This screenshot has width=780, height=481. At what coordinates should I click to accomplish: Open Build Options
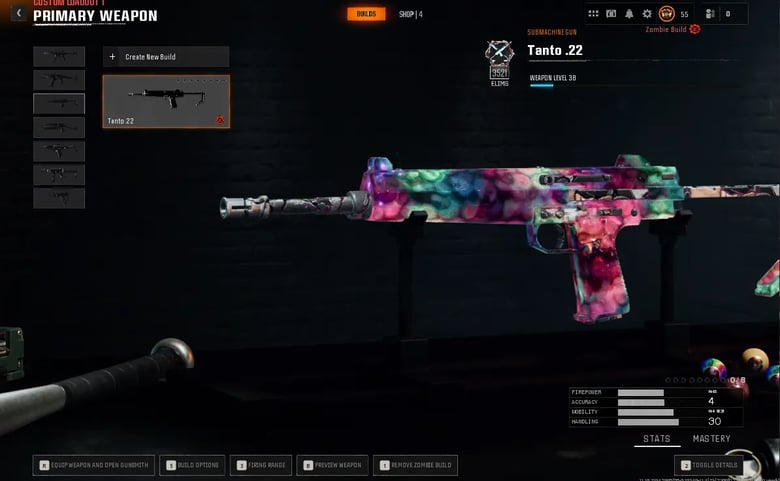[x=194, y=465]
